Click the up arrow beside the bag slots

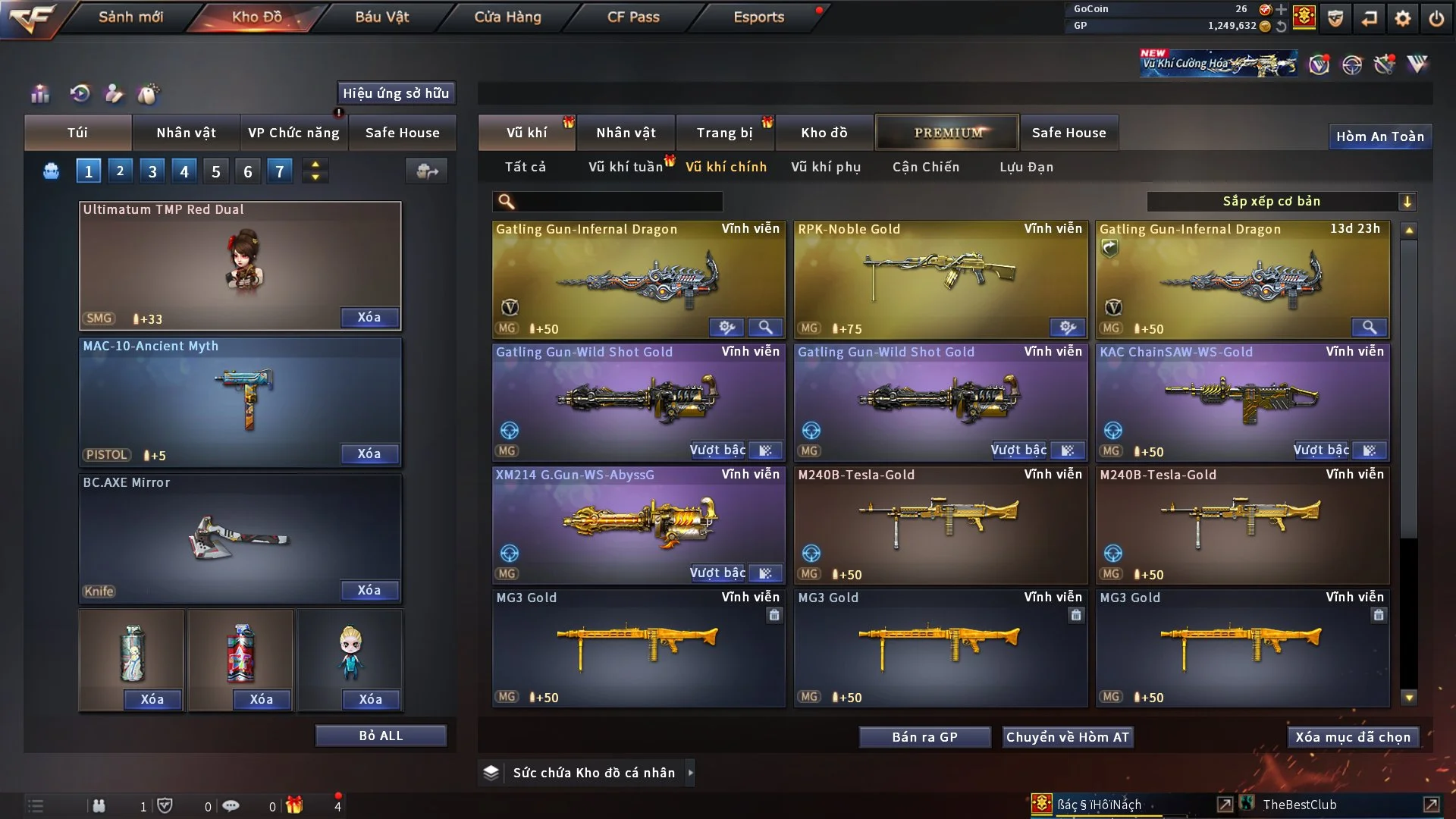[315, 165]
